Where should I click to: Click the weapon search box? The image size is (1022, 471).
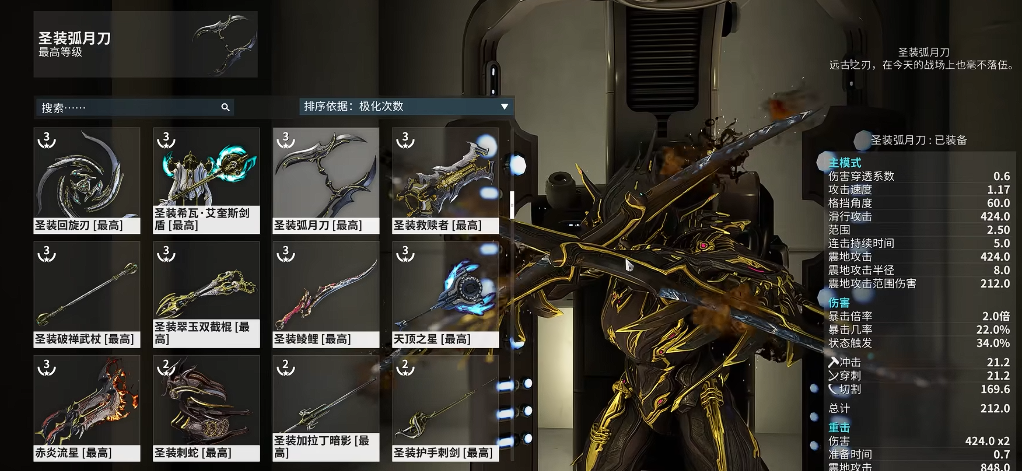[x=130, y=107]
